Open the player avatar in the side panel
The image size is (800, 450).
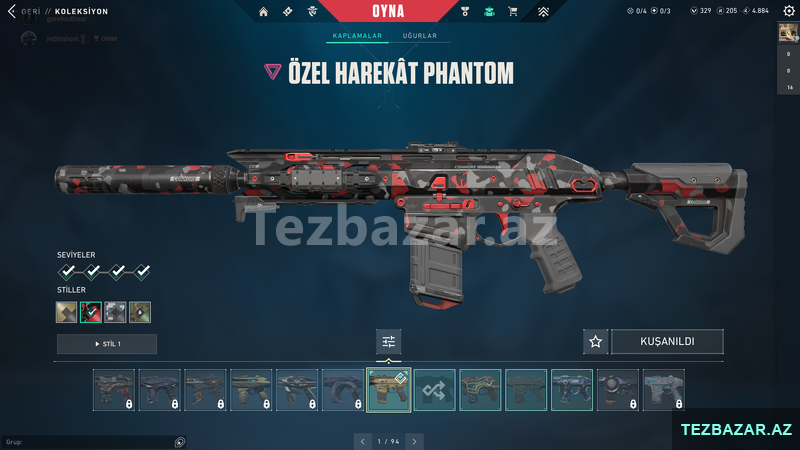pos(788,32)
